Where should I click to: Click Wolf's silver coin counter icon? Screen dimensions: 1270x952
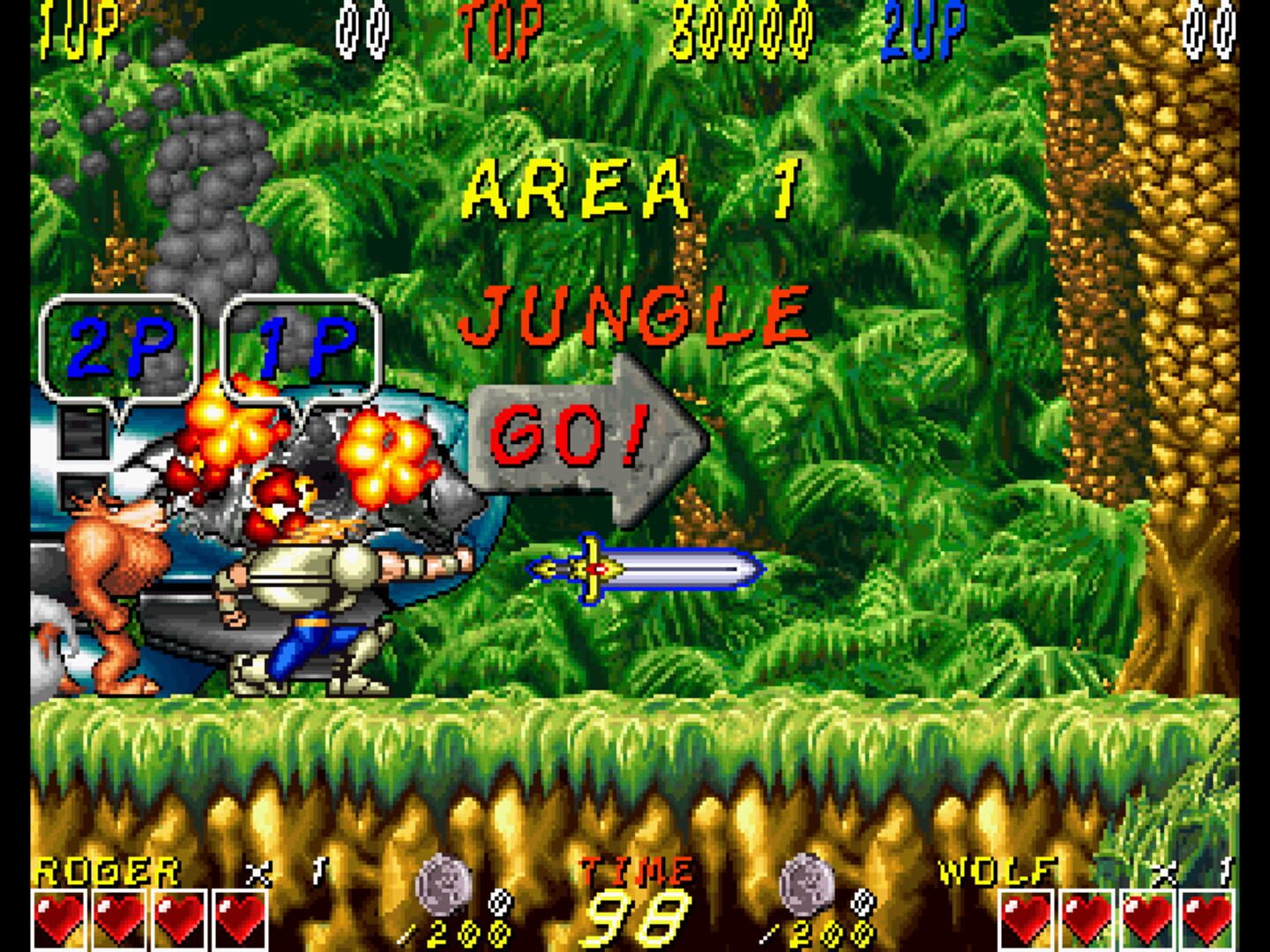pyautogui.click(x=805, y=892)
